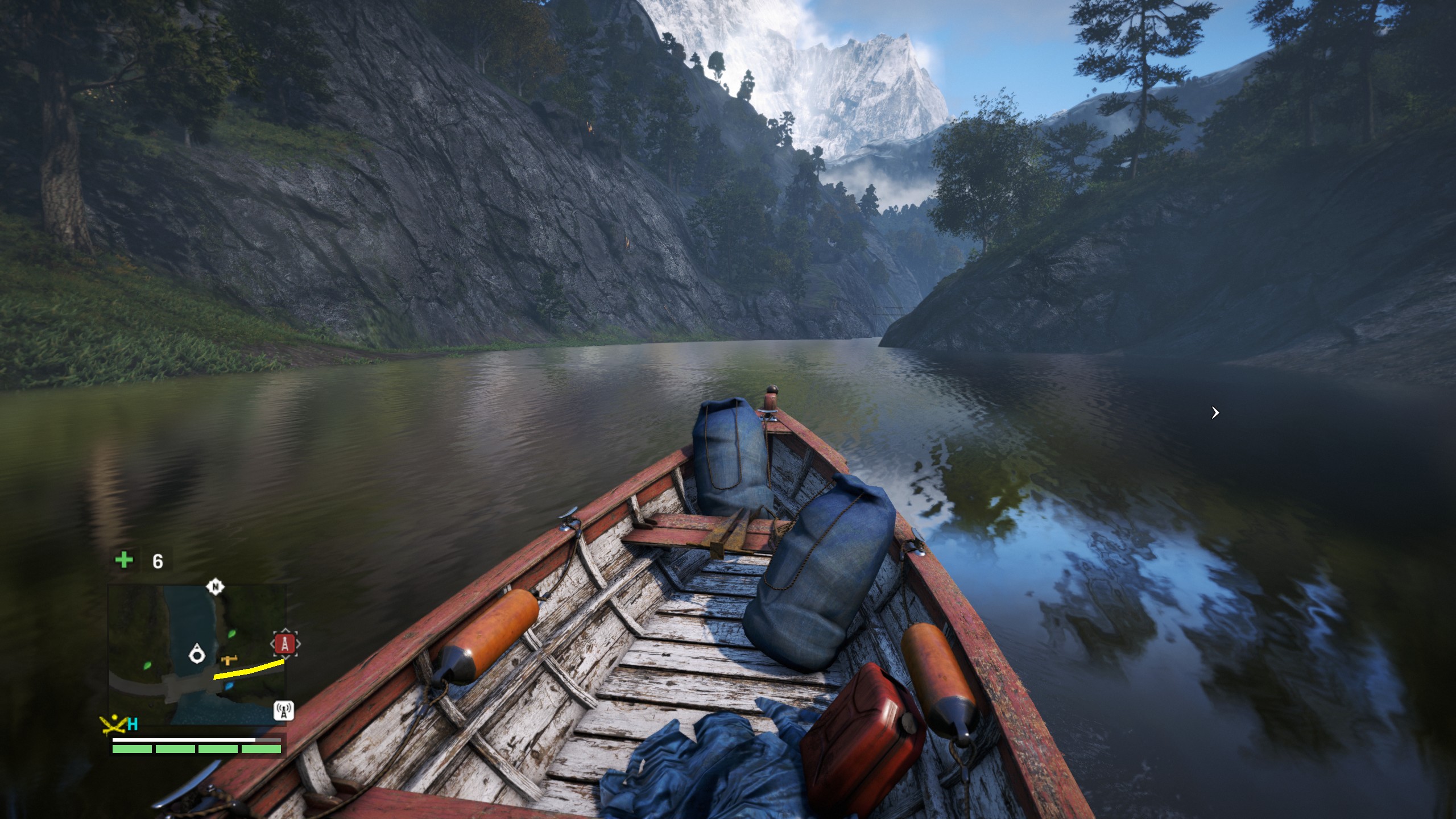Viewport: 1456px width, 819px height.
Task: Select the red bell tower objective marker
Action: coord(285,644)
